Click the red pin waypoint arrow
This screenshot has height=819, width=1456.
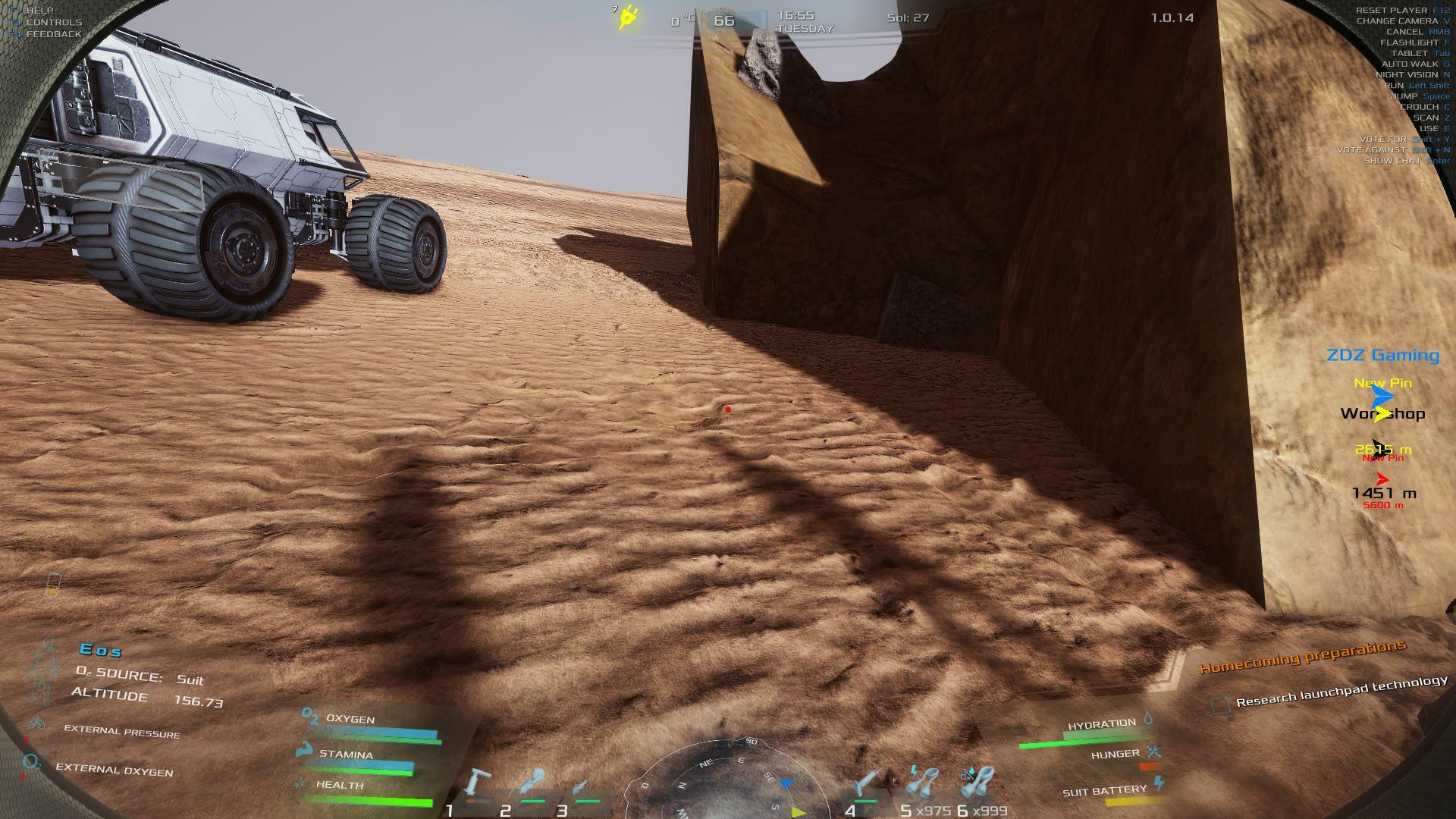1382,479
